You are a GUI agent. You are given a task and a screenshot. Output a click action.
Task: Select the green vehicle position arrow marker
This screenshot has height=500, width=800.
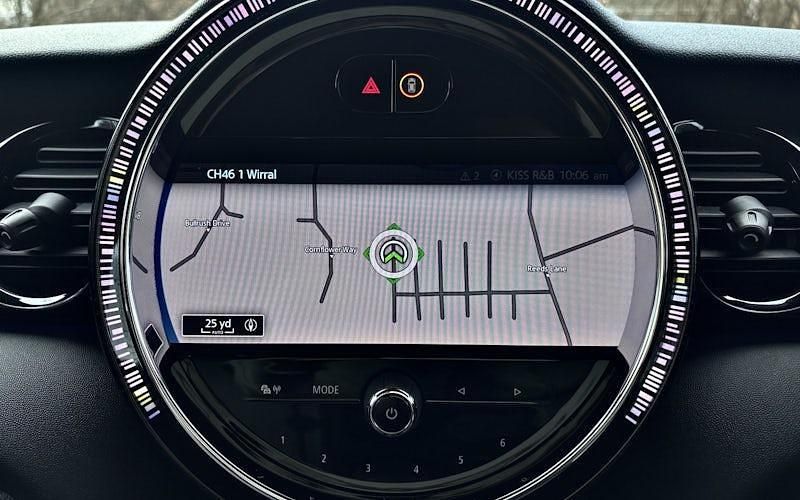(x=394, y=251)
